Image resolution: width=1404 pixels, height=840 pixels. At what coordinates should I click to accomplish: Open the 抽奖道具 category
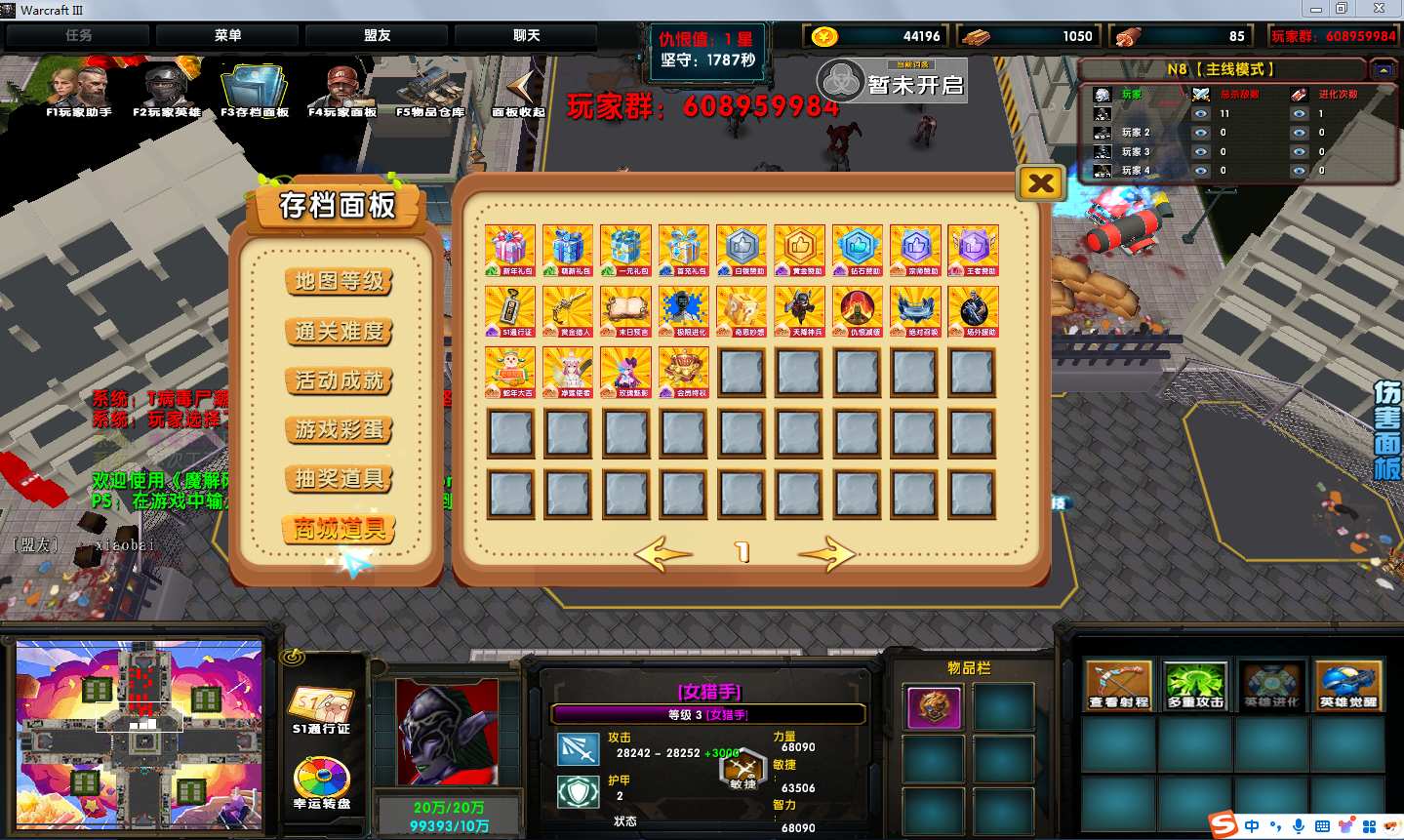point(340,479)
